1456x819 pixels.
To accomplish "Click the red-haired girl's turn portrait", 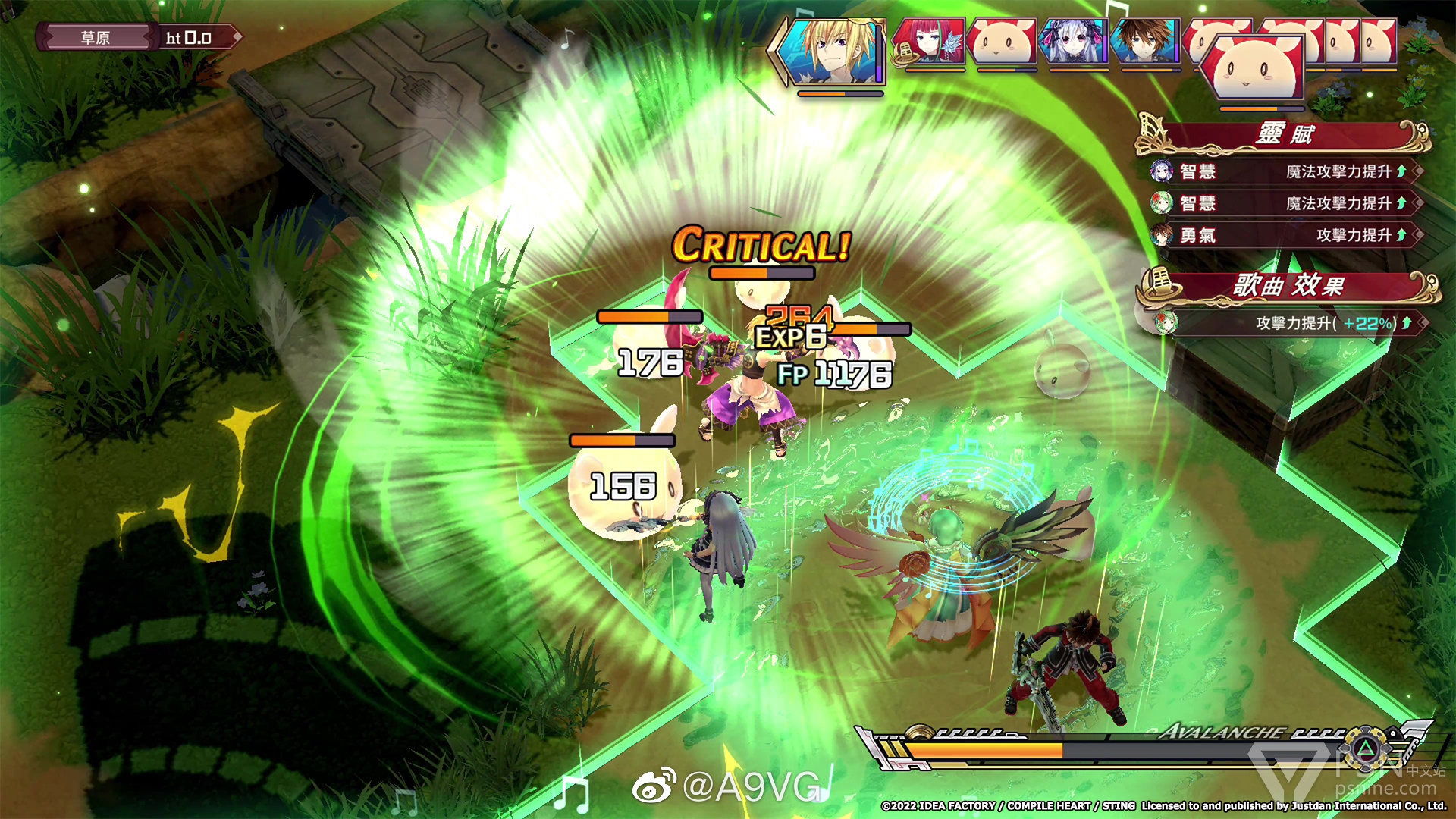I will [930, 42].
